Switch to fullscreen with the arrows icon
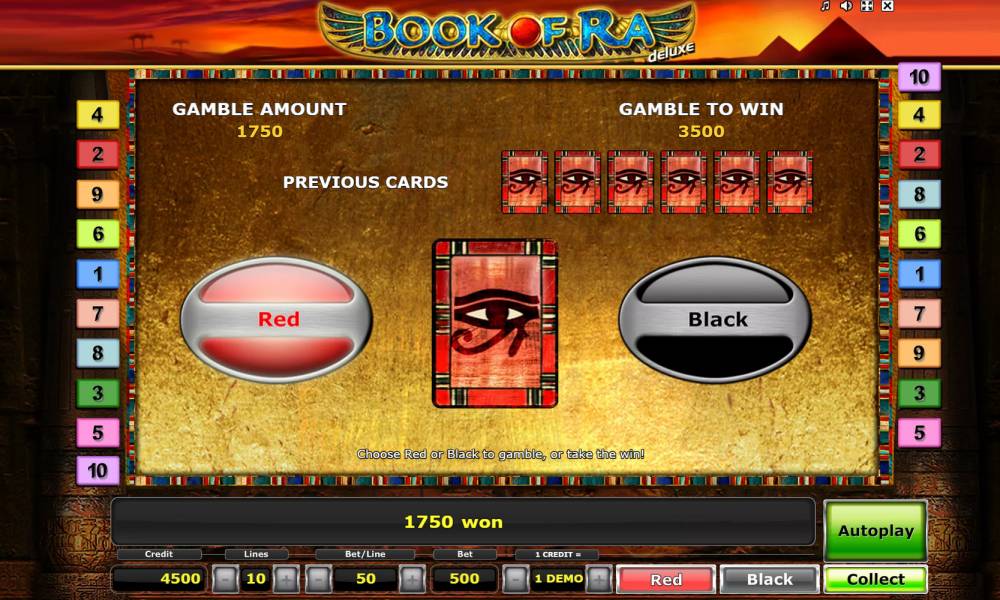 [x=866, y=6]
